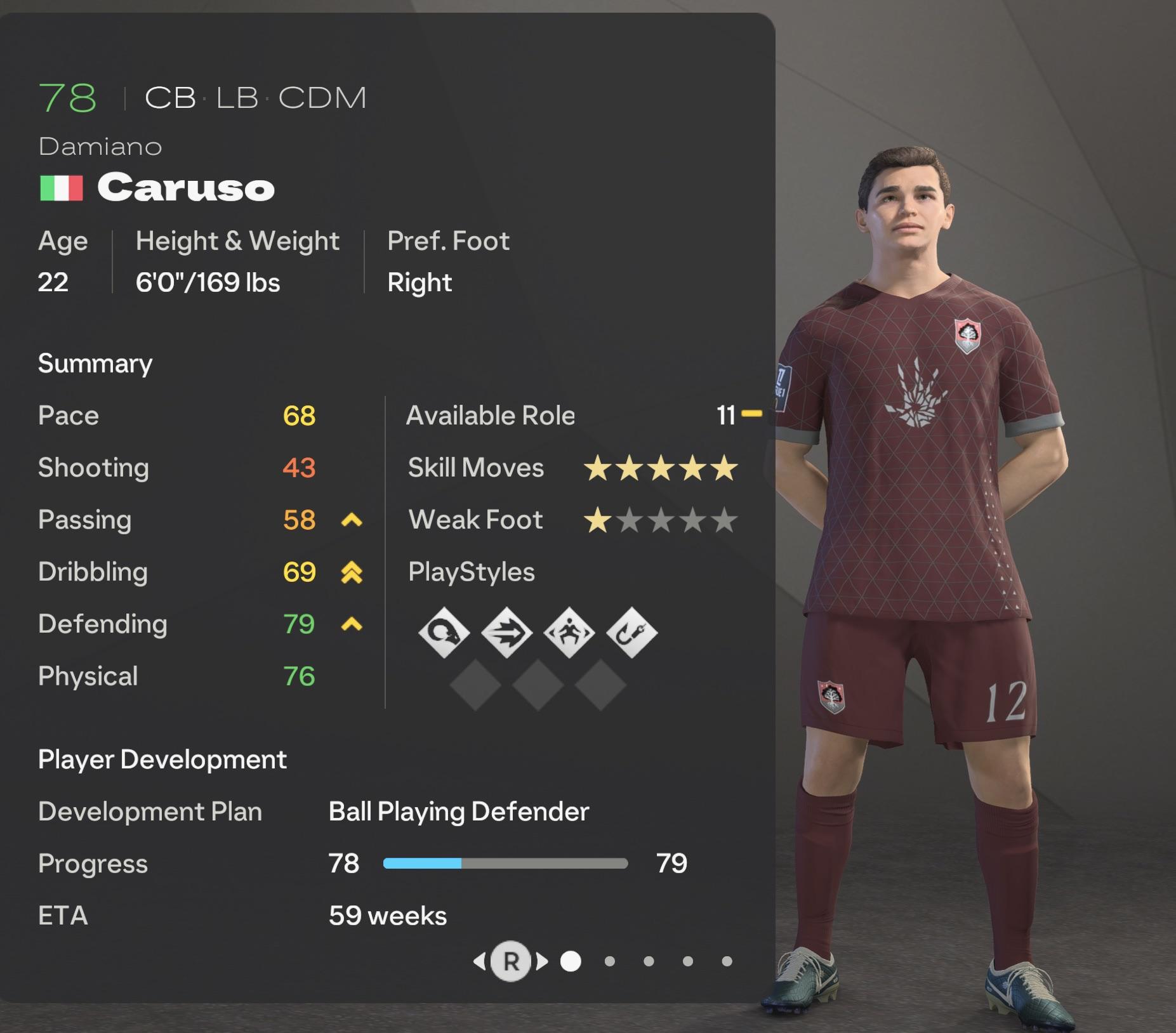Viewport: 1176px width, 1033px height.
Task: Open the Intercept hook PlayStyle icon
Action: click(631, 631)
